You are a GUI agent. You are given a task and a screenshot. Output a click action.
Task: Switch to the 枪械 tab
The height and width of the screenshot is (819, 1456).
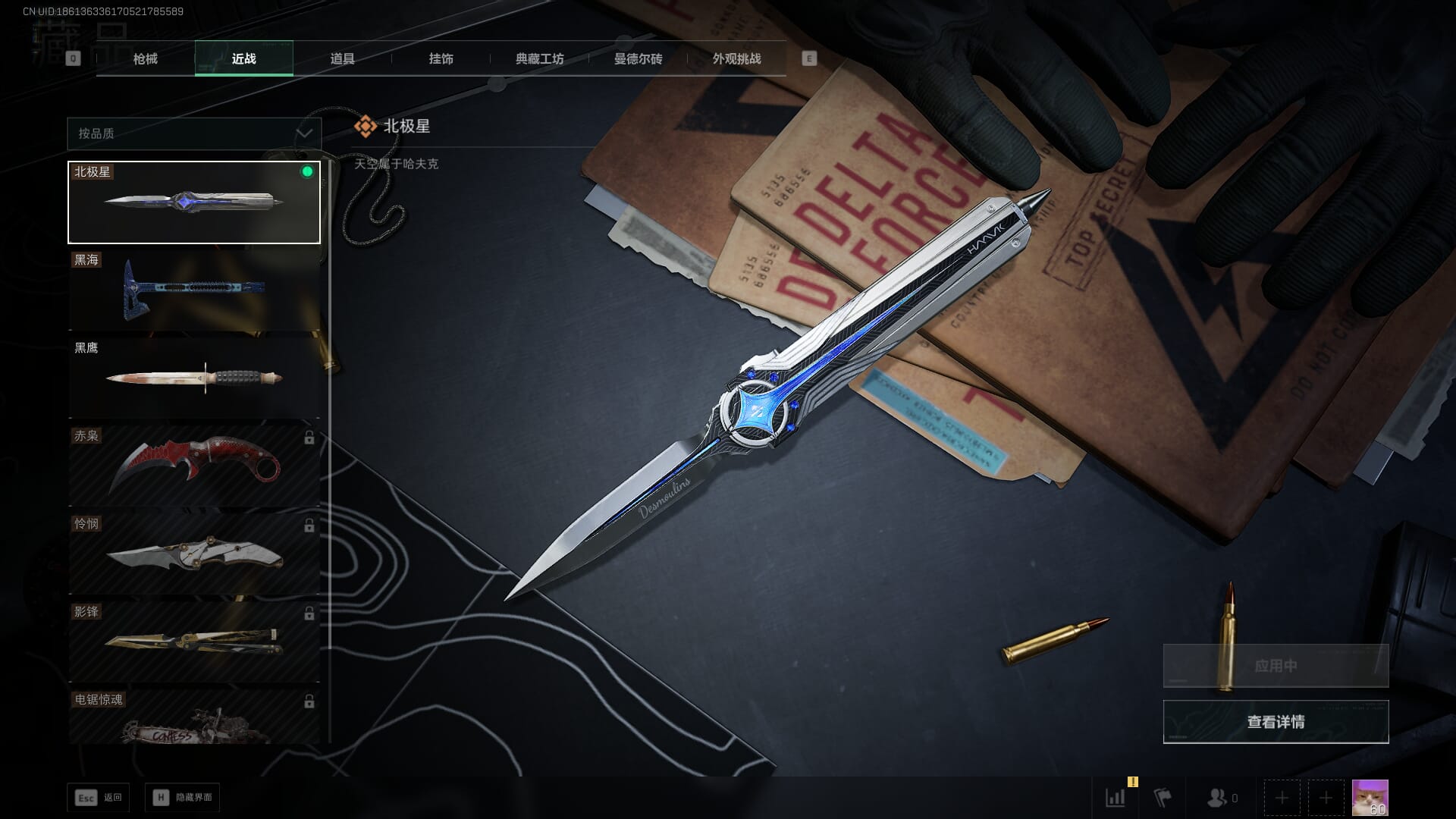tap(145, 59)
